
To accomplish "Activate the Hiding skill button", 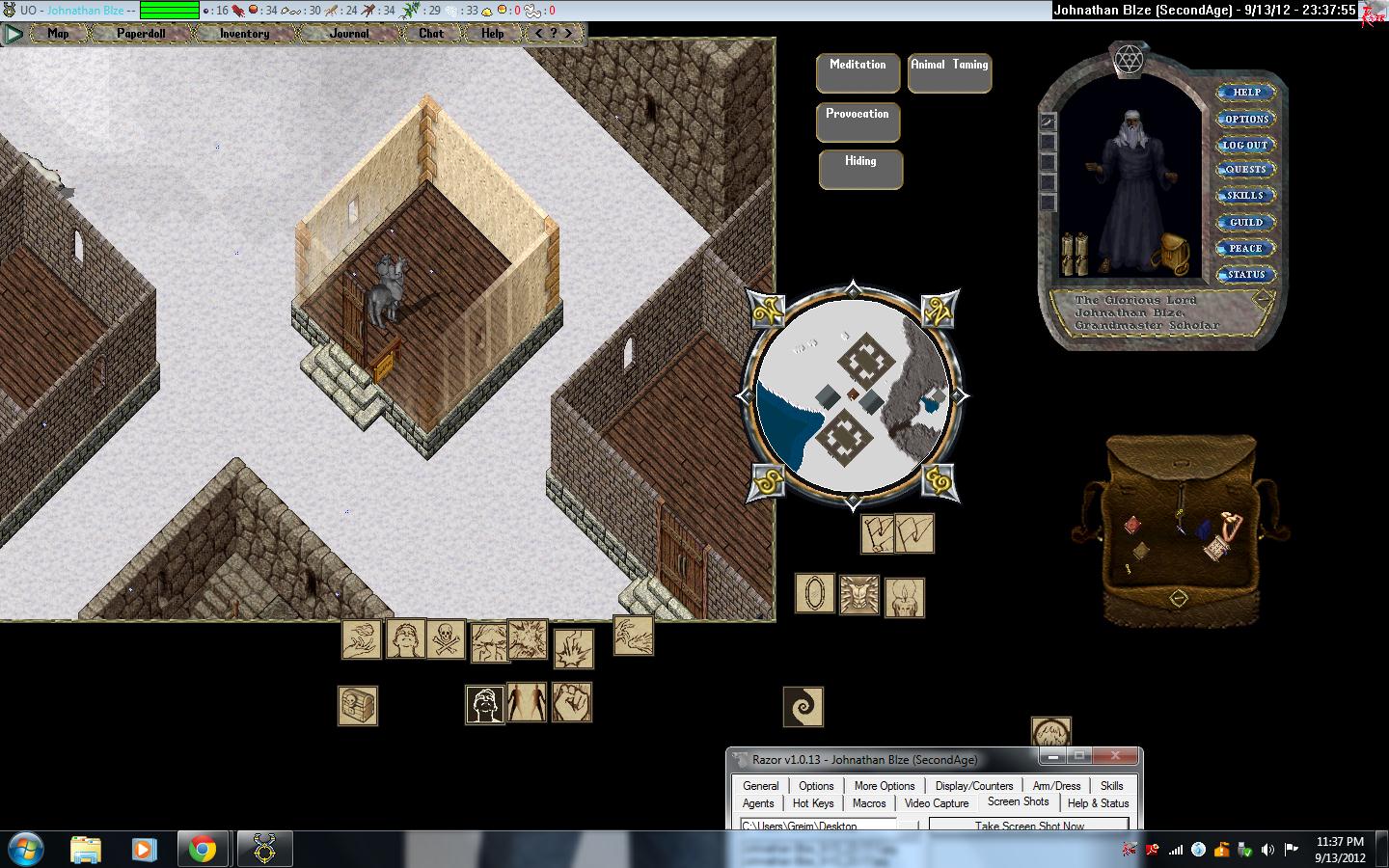I will [860, 169].
